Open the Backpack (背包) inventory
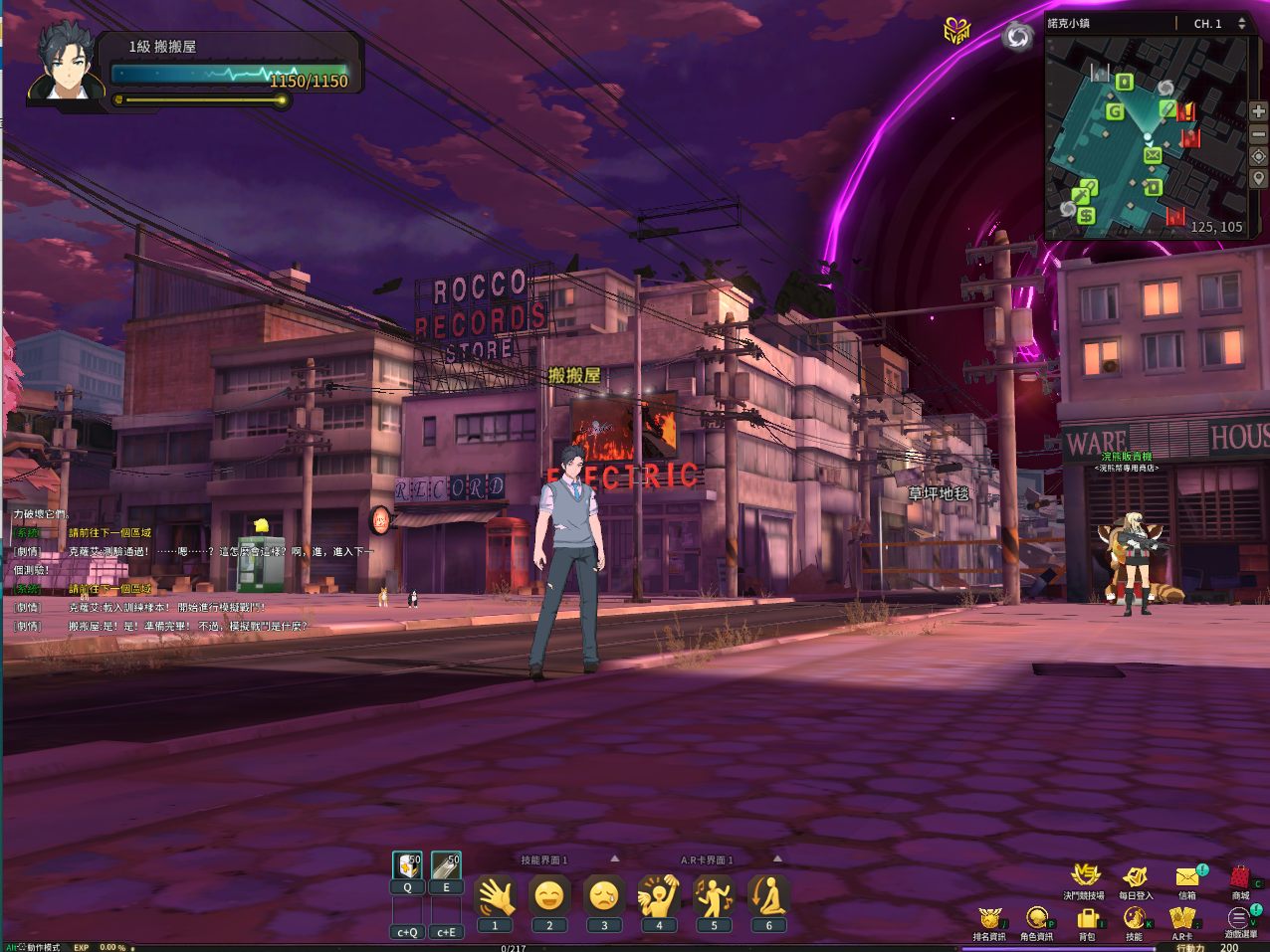This screenshot has height=952, width=1270. click(x=1087, y=917)
